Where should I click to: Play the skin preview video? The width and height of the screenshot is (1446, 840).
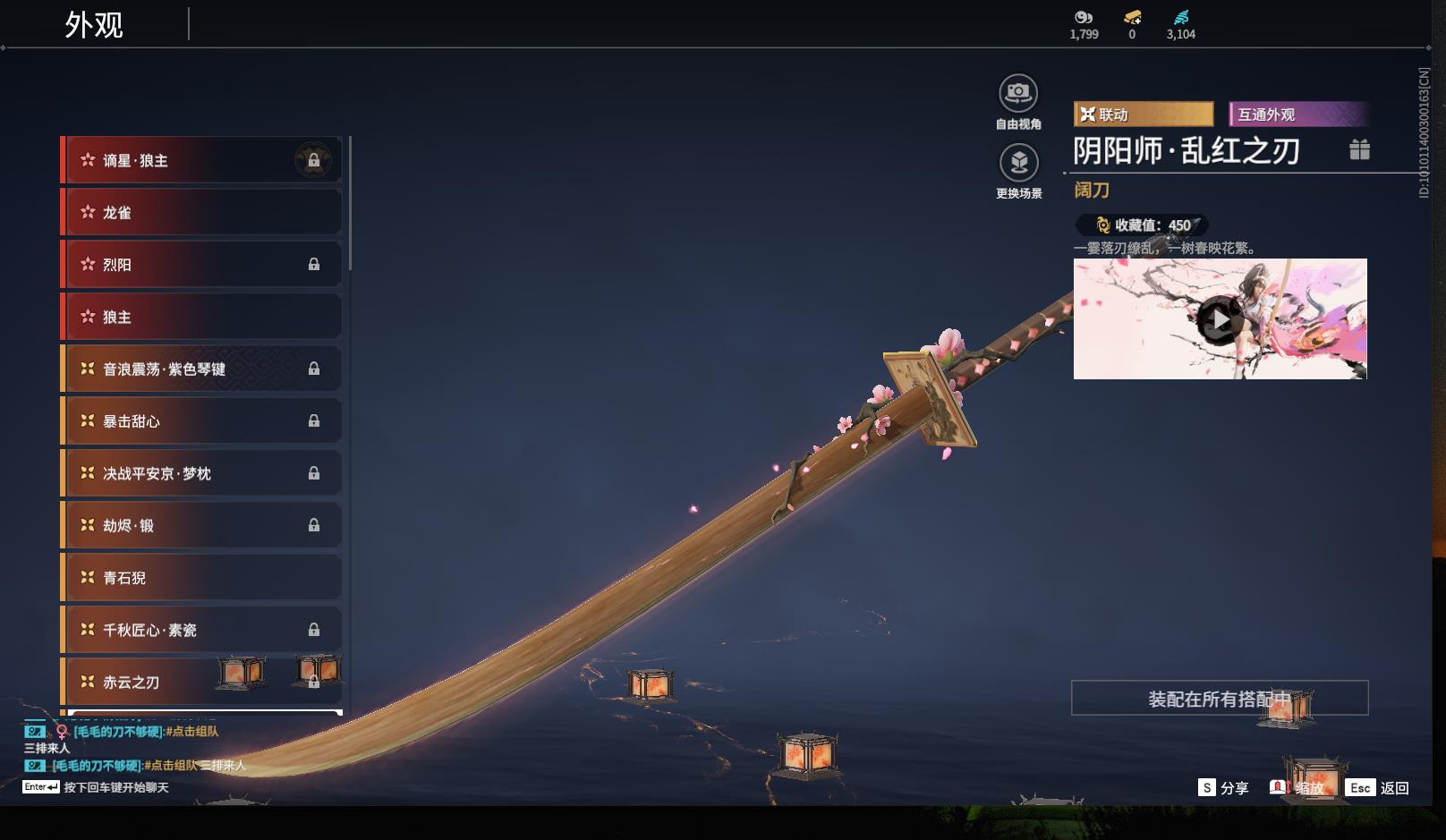(x=1219, y=319)
